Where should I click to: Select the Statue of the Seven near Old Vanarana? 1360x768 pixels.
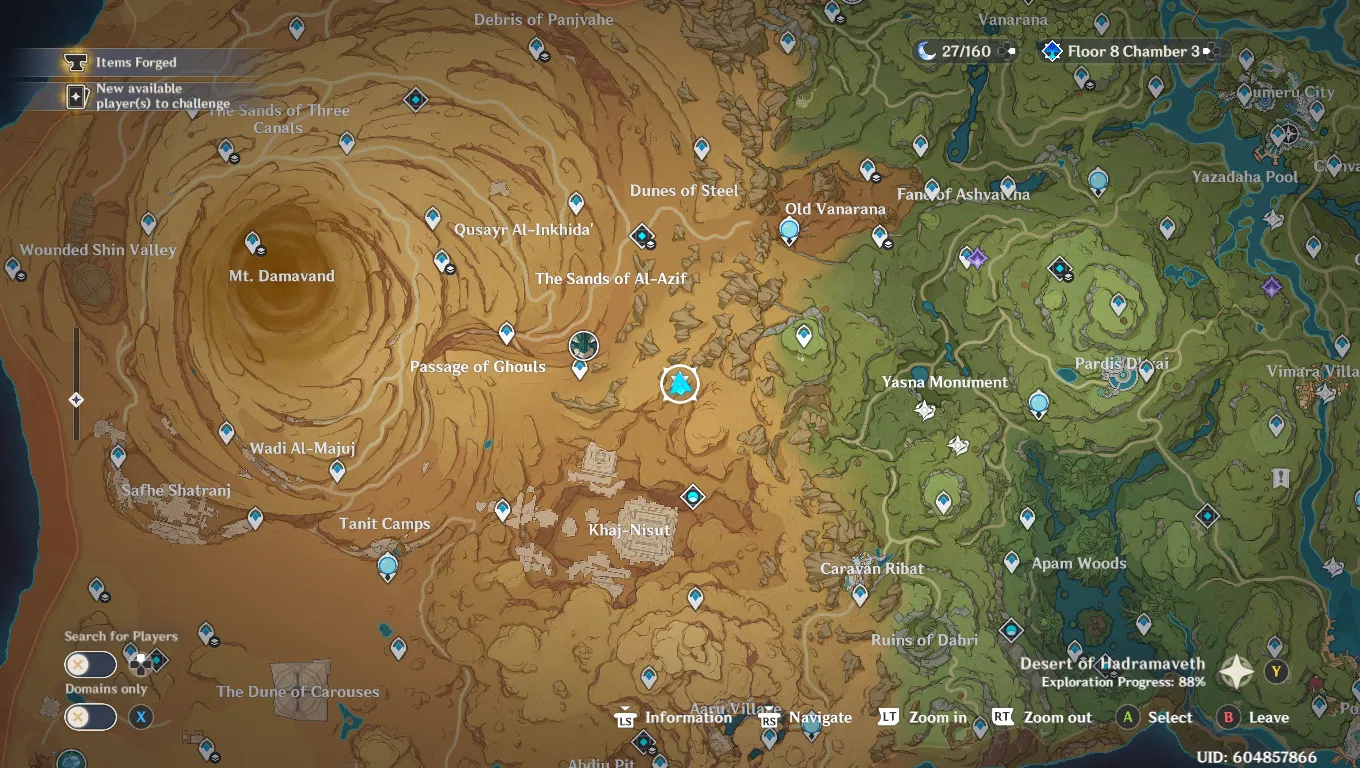(x=789, y=230)
